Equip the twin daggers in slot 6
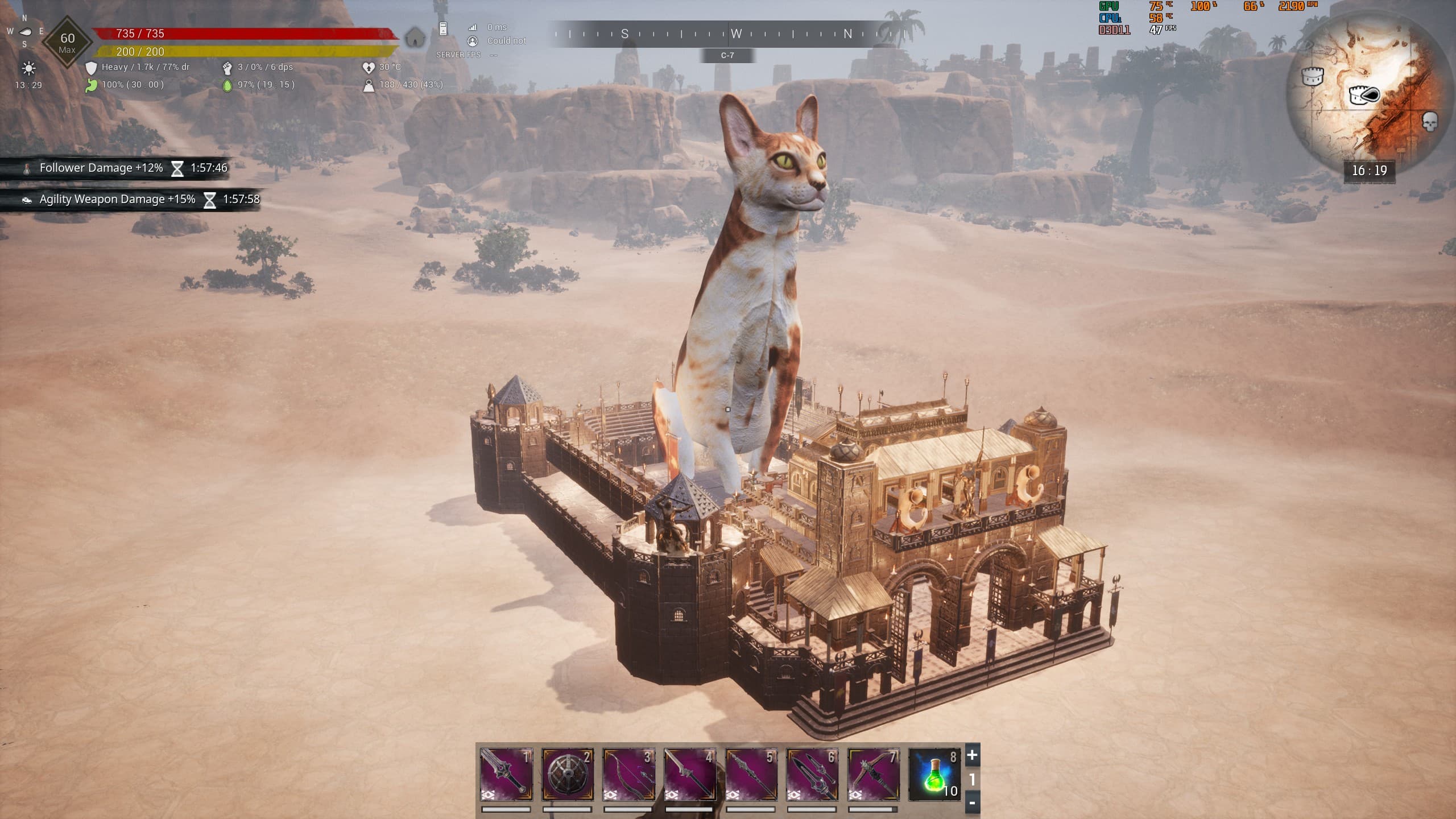The width and height of the screenshot is (1456, 819). (813, 775)
